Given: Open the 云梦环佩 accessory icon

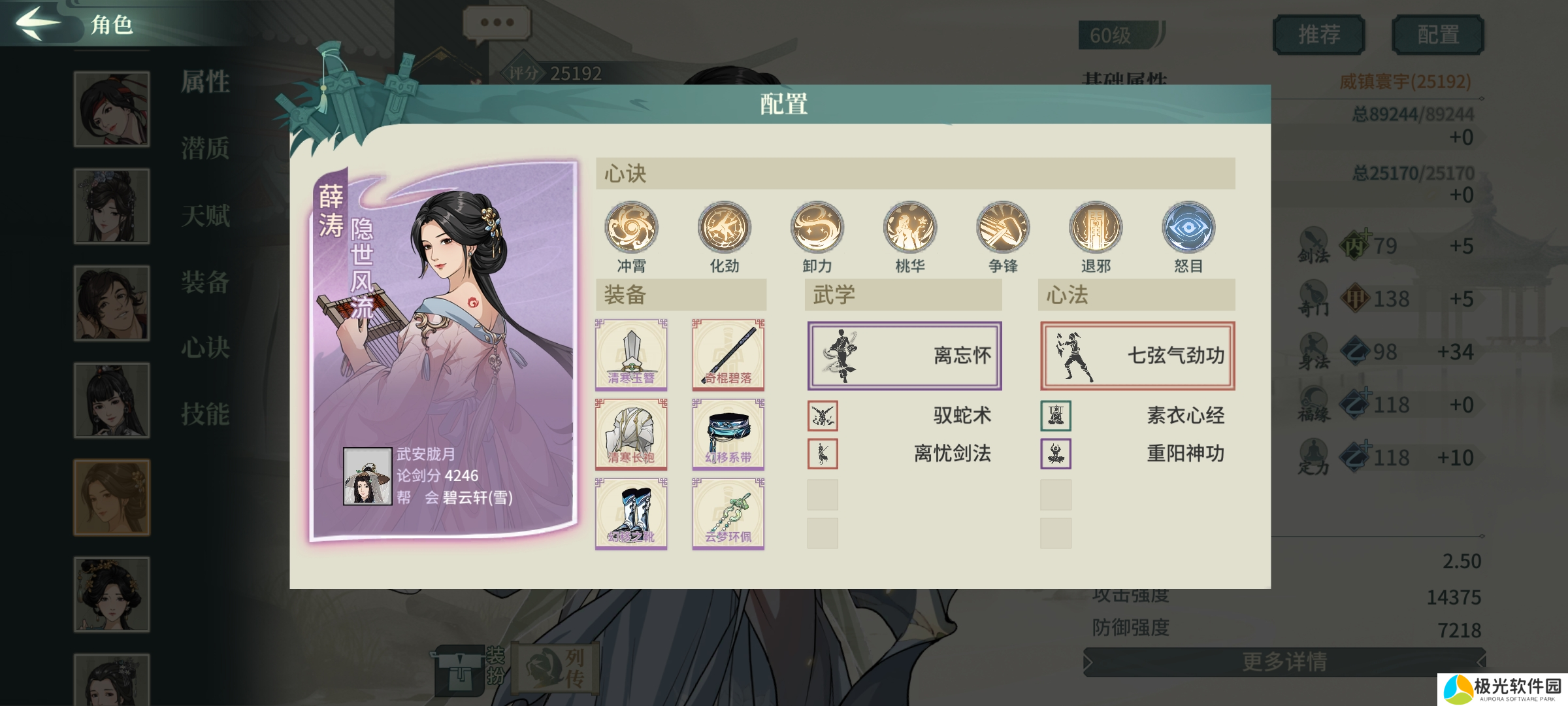Looking at the screenshot, I should (x=727, y=513).
